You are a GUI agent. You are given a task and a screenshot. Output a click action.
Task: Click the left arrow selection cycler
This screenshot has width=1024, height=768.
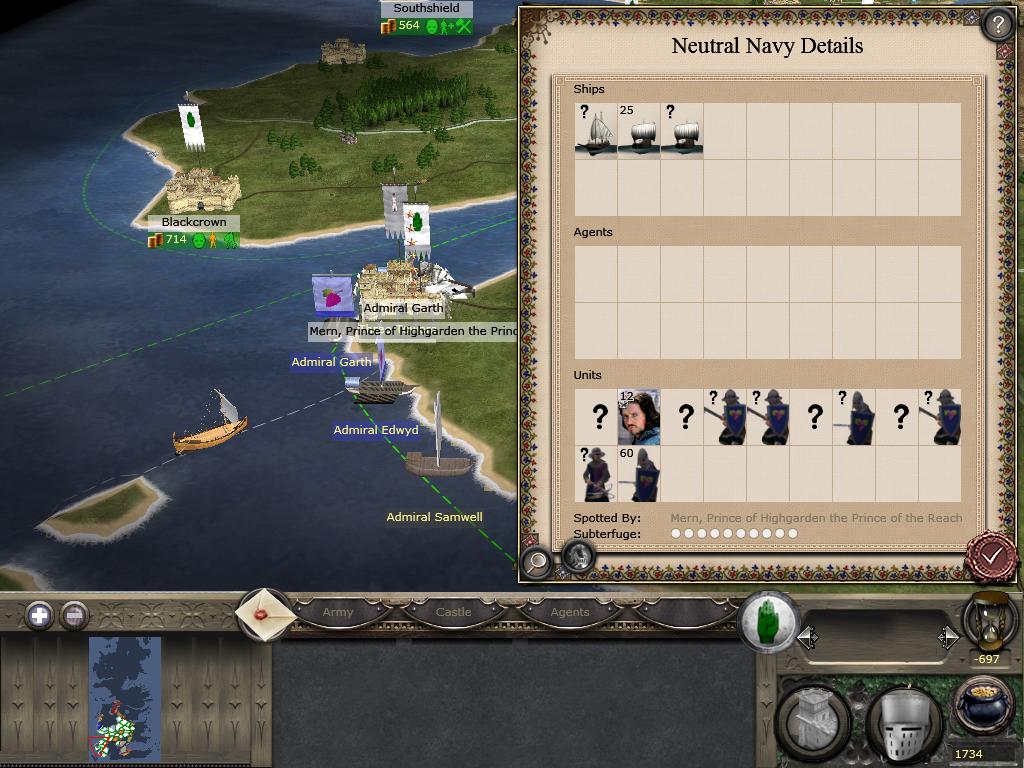(x=808, y=638)
